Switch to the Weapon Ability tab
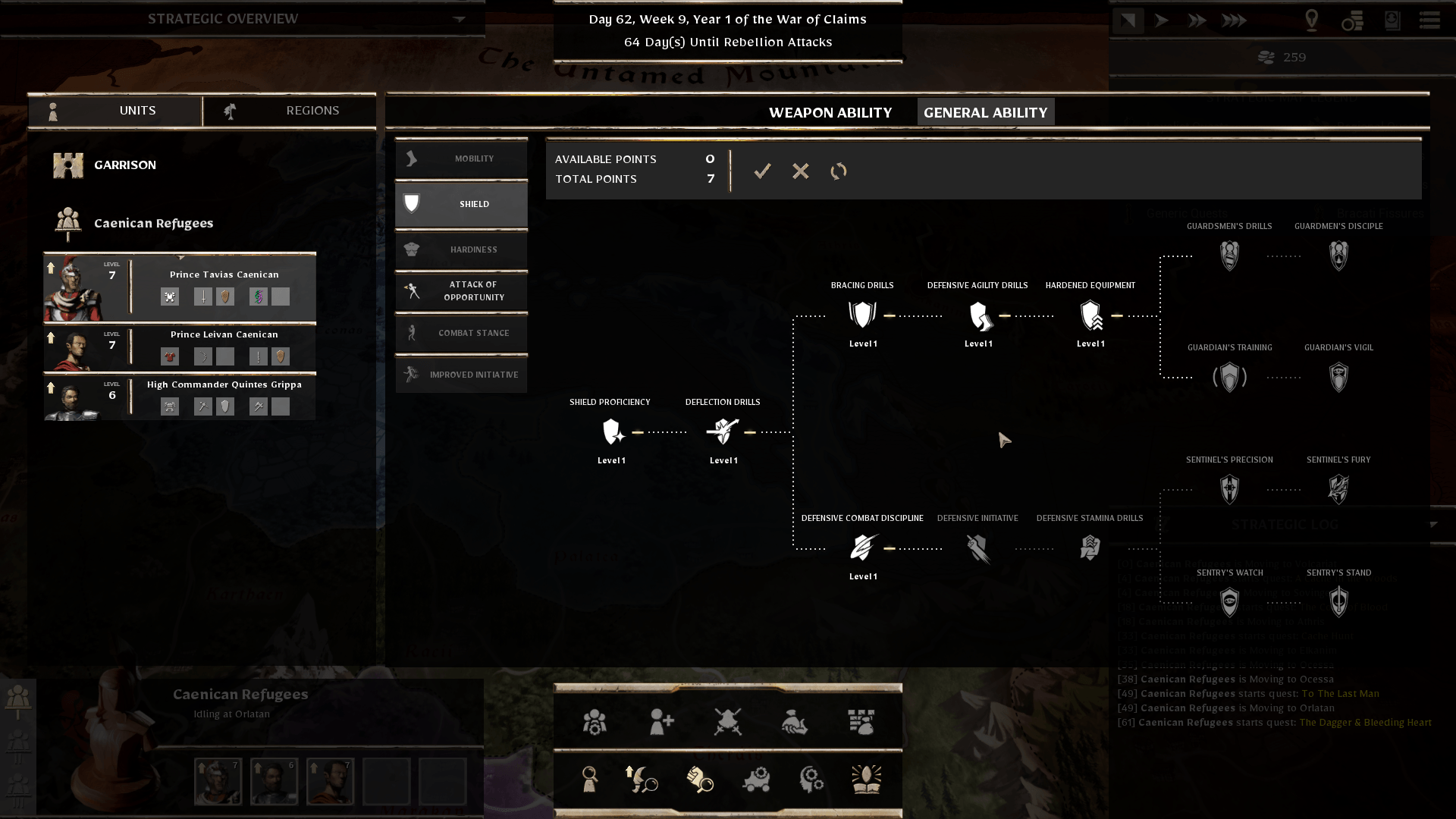This screenshot has width=1456, height=819. click(830, 113)
